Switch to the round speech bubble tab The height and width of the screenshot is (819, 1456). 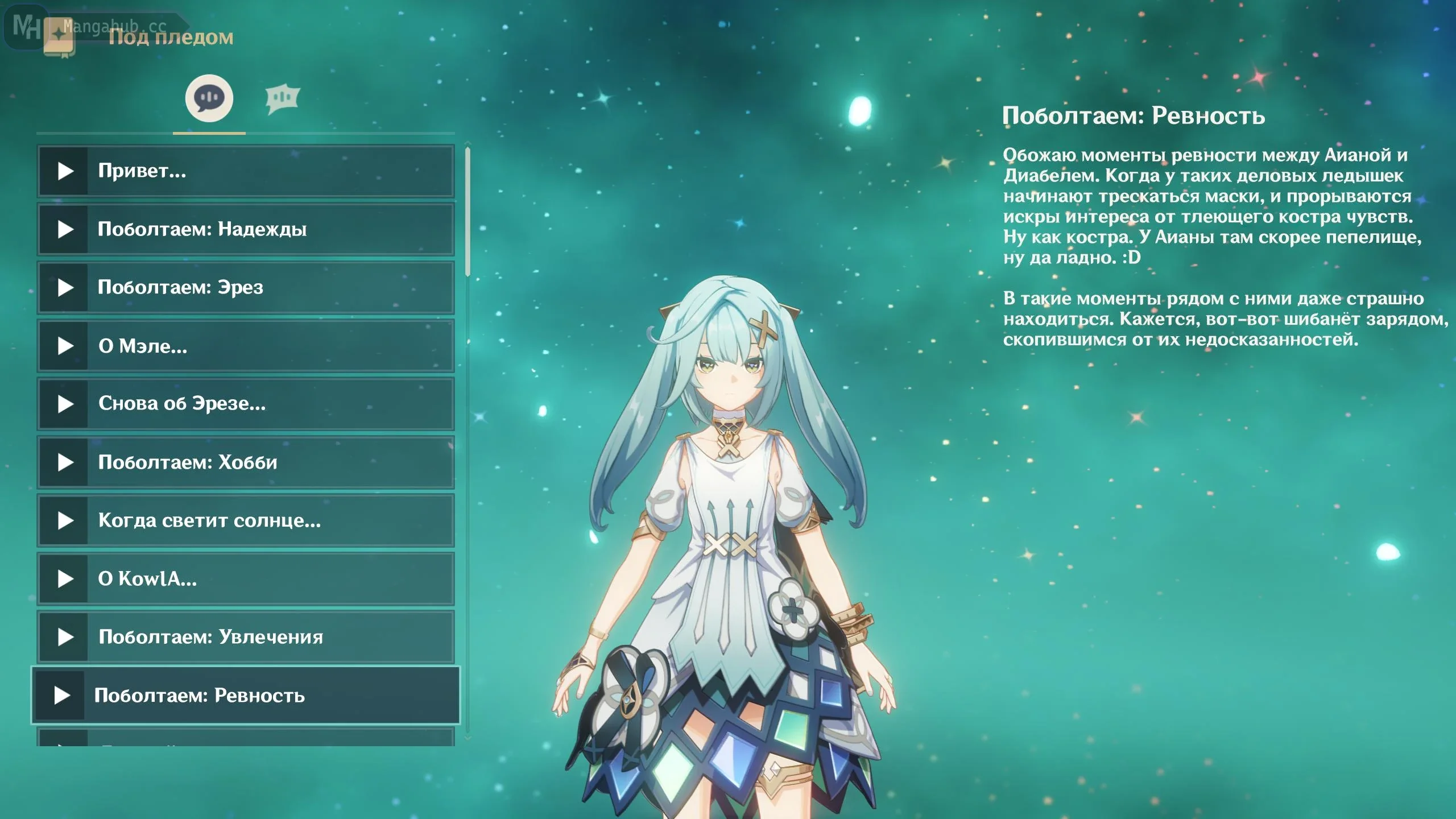tap(209, 98)
